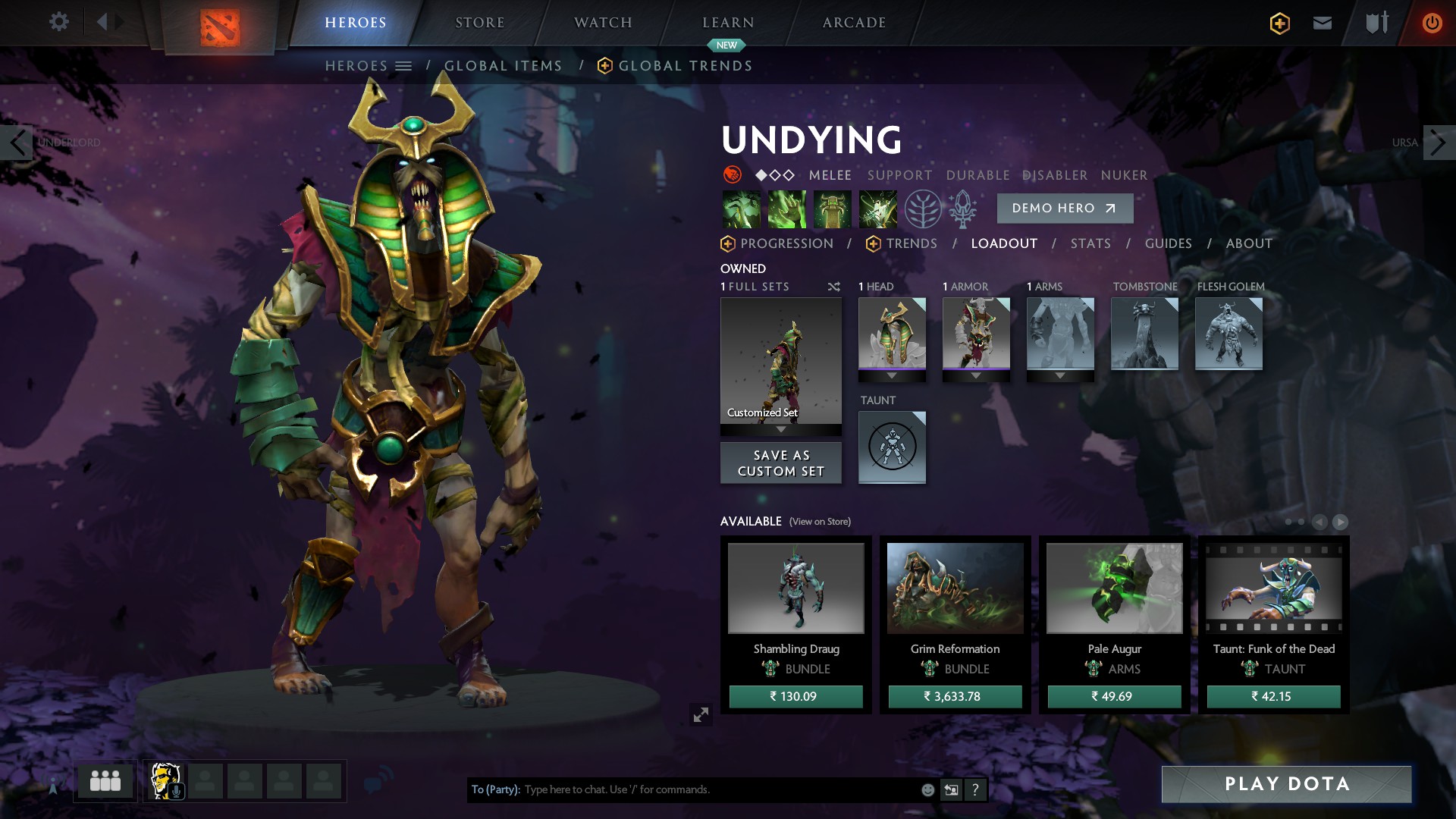Select the Decay ability icon
The width and height of the screenshot is (1456, 819).
point(742,209)
